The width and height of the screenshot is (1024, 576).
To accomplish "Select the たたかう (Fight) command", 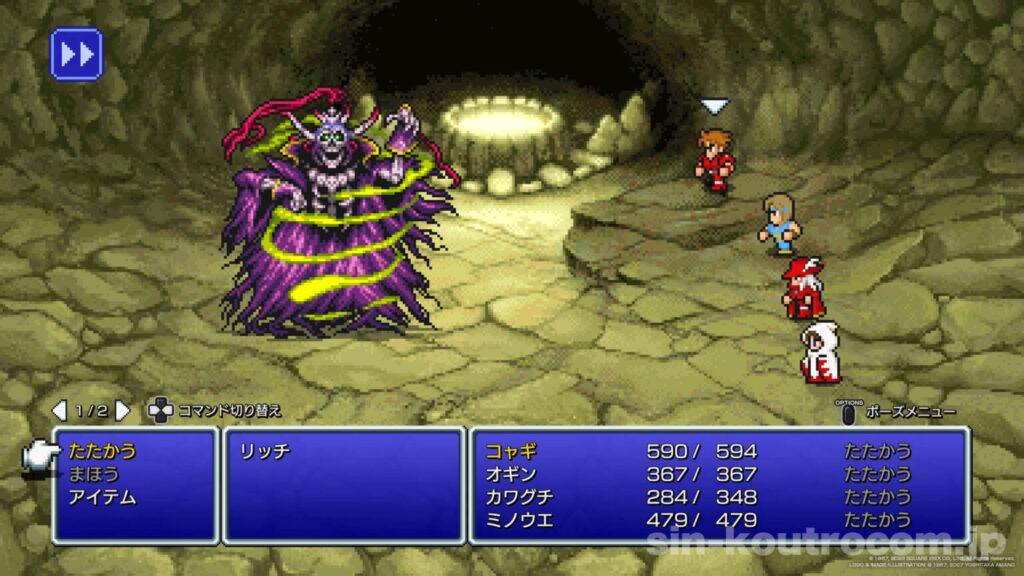I will [x=103, y=451].
